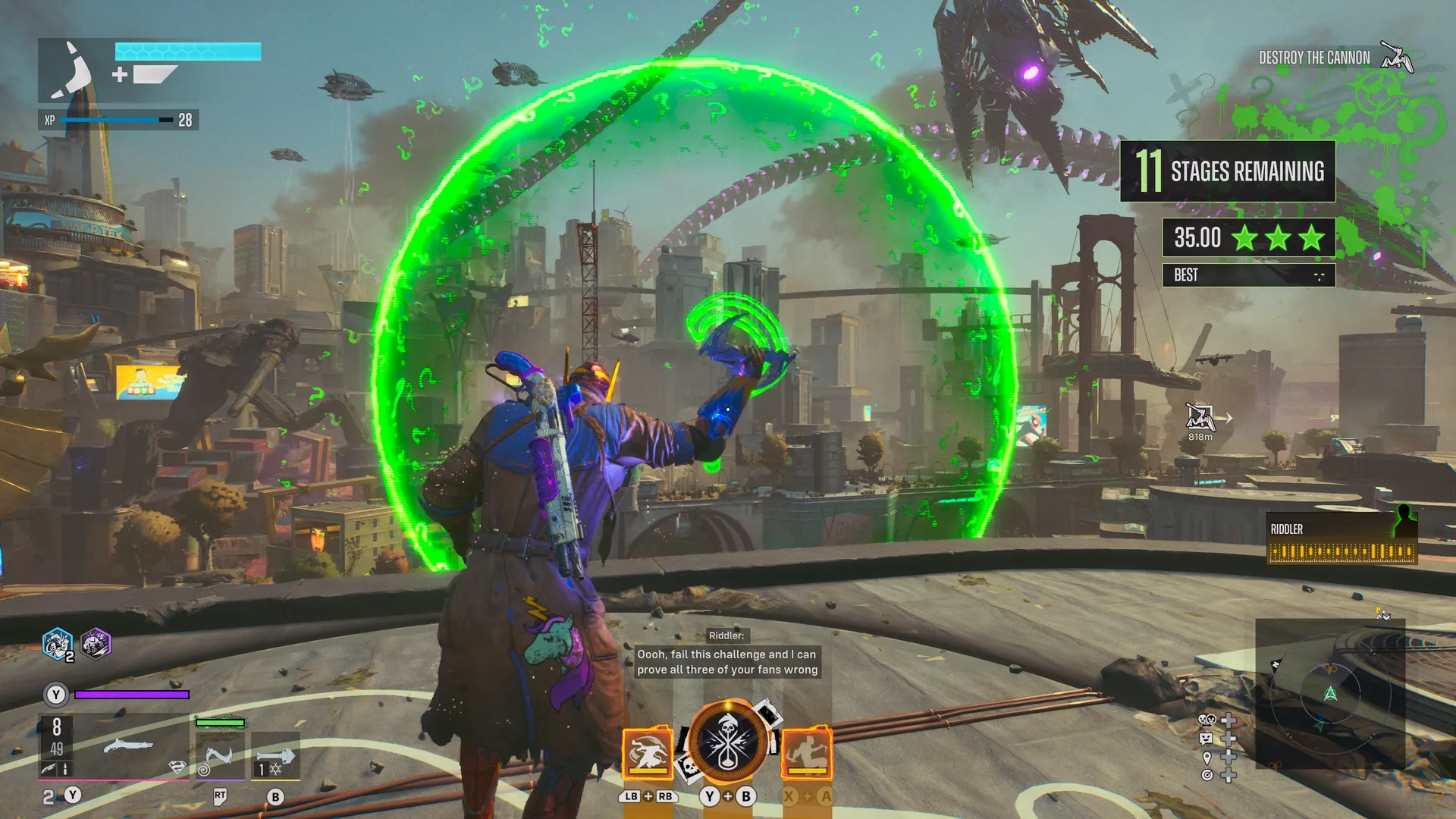Select the Riddler audio transmission panel

point(1341,541)
